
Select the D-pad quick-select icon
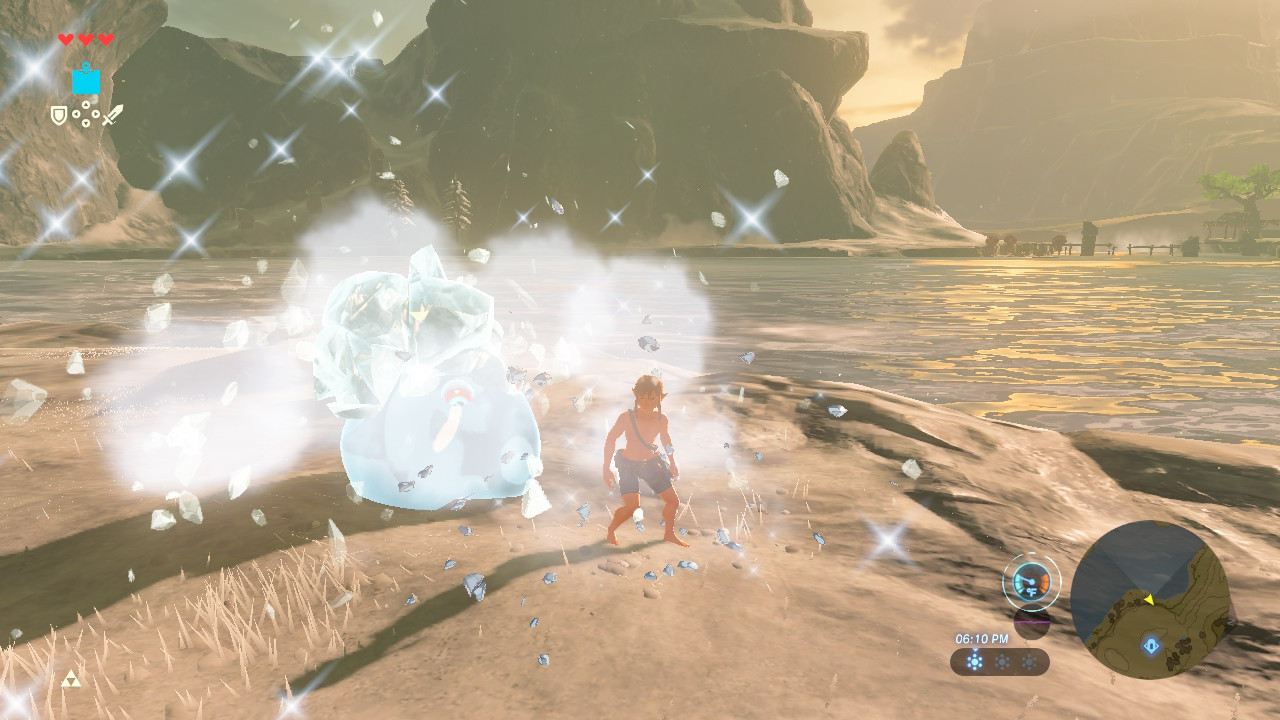click(x=85, y=113)
